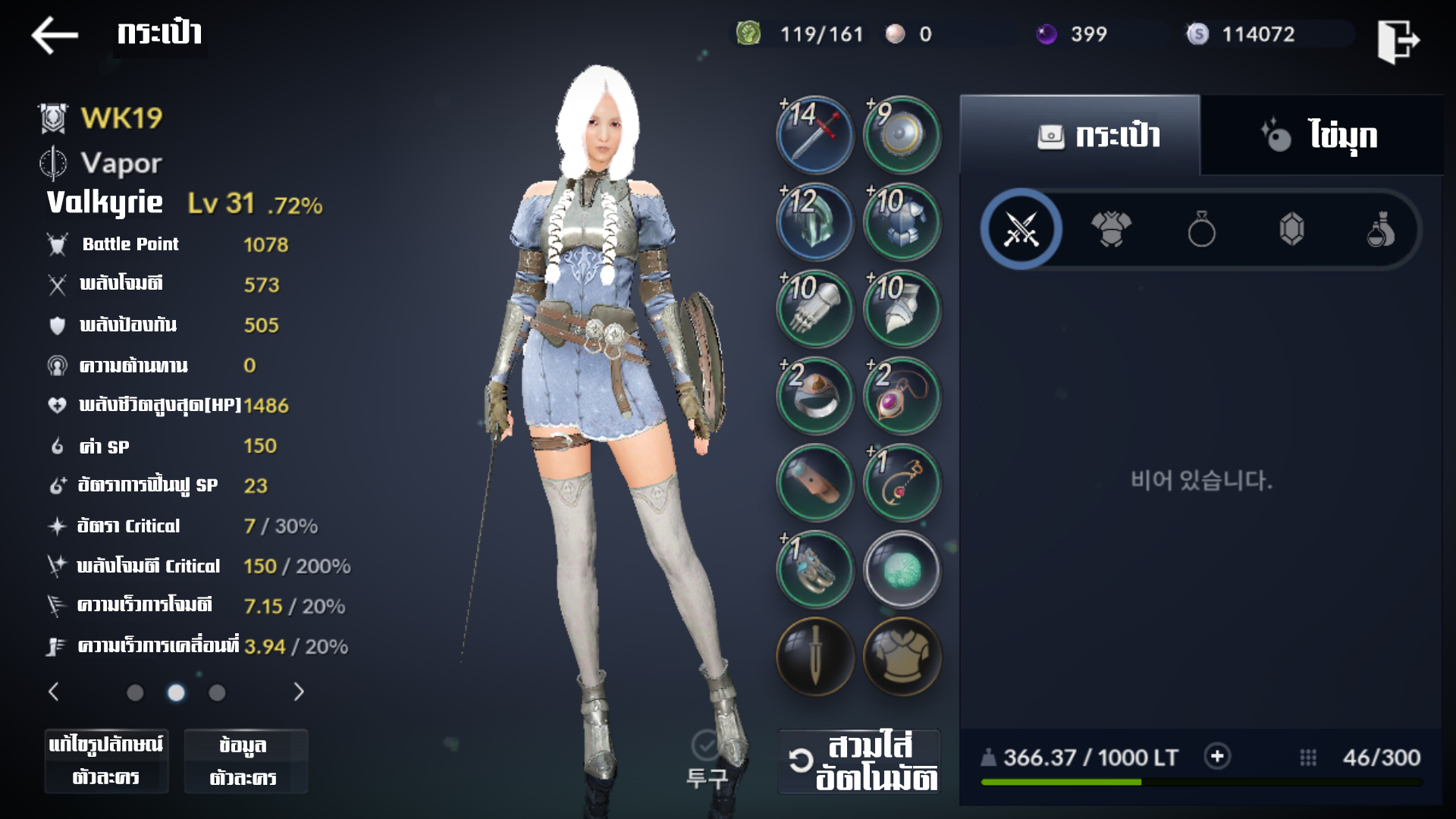Screen dimensions: 1456x819
Task: Go back using the arrow button
Action: coord(55,36)
